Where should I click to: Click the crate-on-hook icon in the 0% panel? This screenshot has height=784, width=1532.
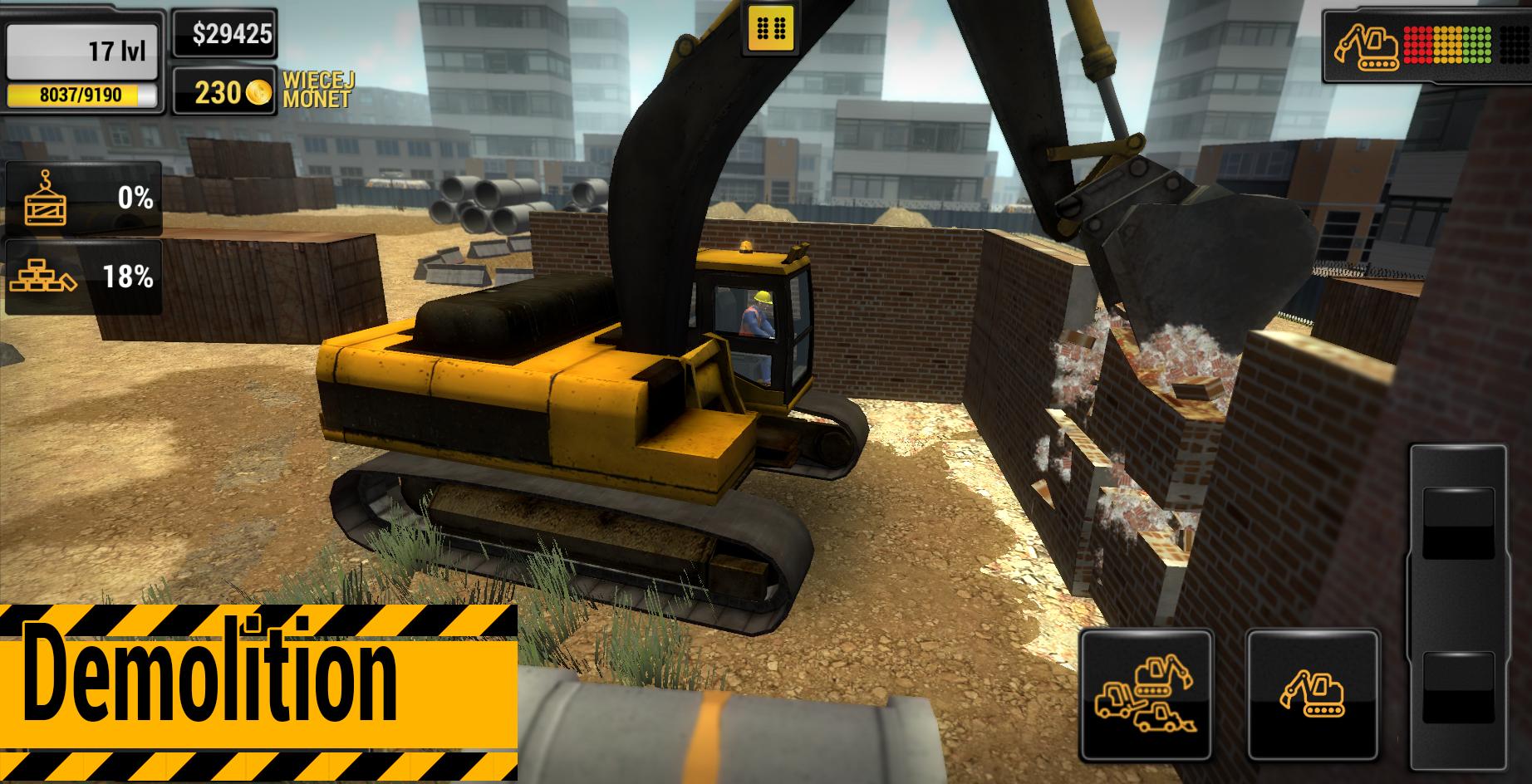tap(46, 198)
